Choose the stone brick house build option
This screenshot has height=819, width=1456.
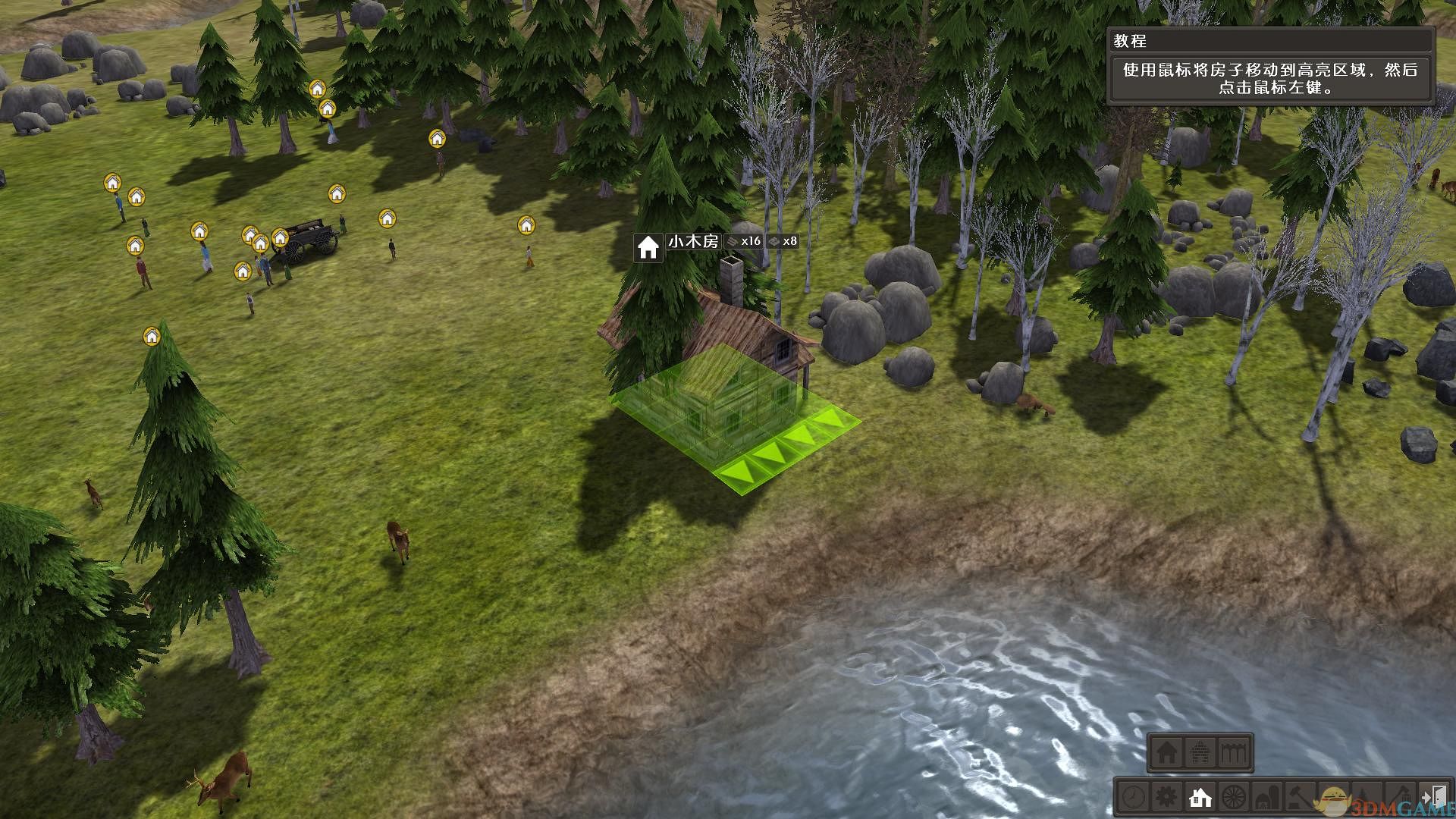[x=1200, y=753]
